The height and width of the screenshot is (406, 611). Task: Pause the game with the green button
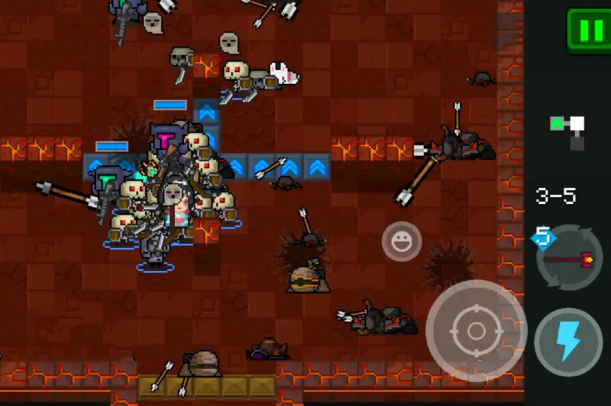click(x=587, y=29)
